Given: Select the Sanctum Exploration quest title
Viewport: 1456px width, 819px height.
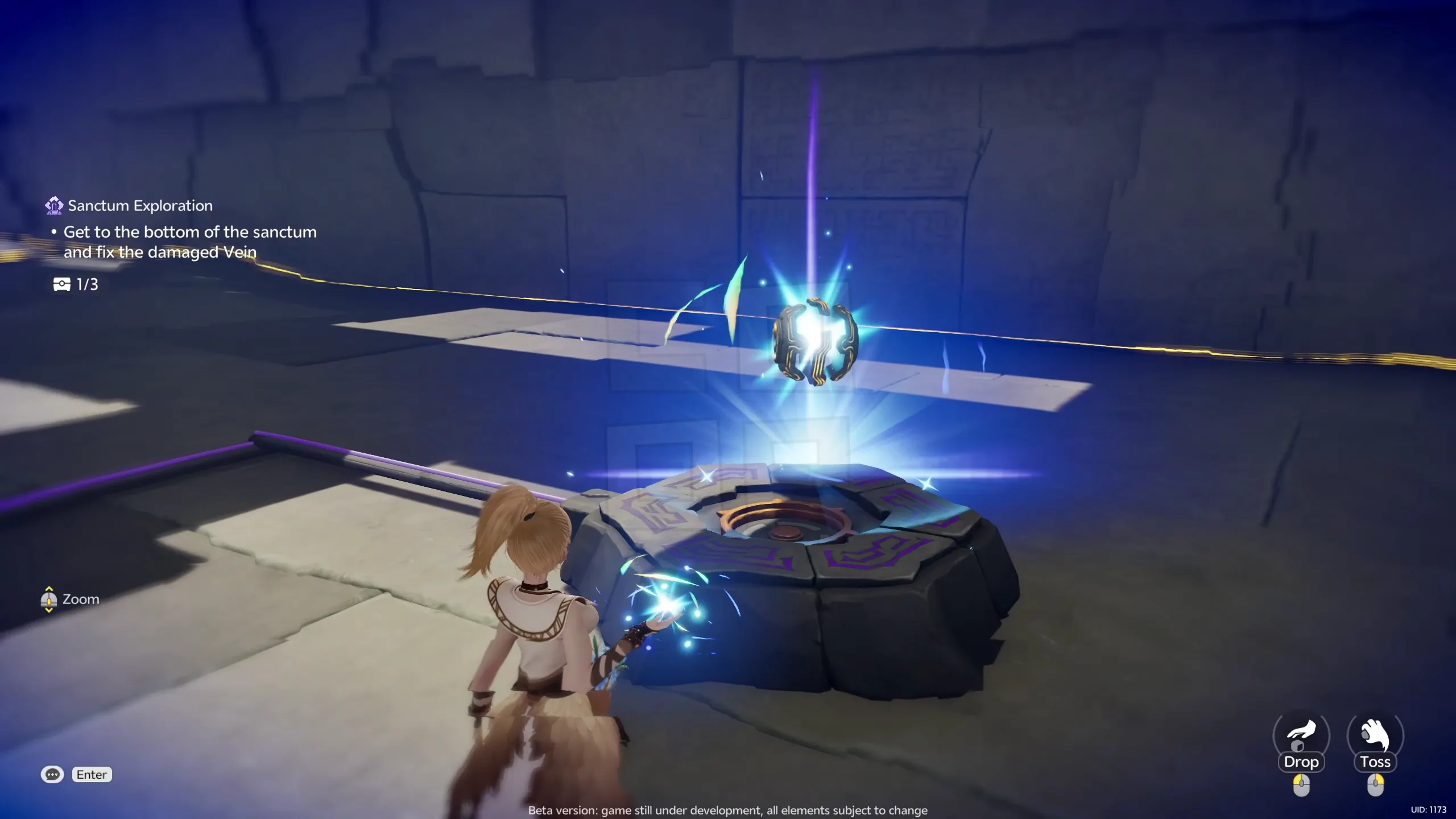Looking at the screenshot, I should coord(140,205).
